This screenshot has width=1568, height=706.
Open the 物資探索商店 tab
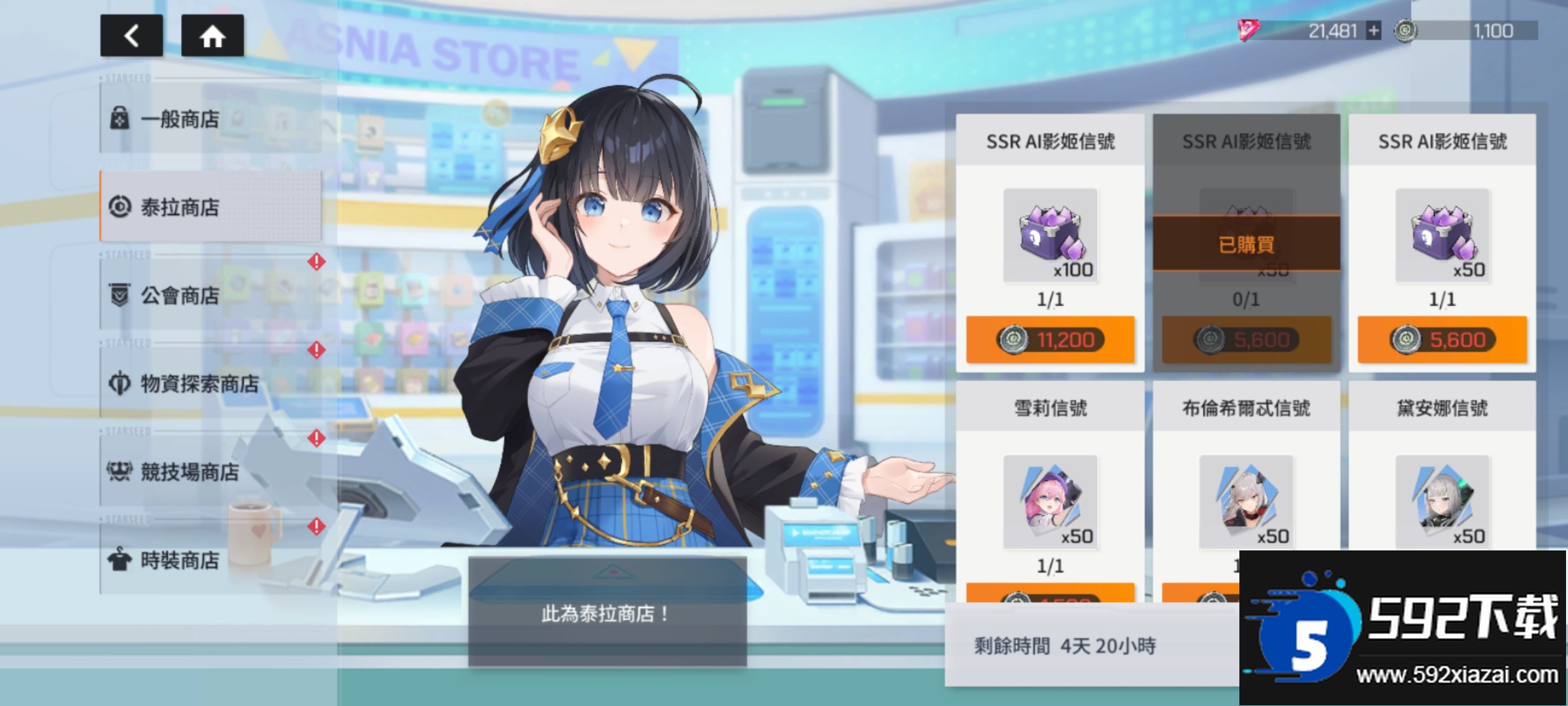coord(210,384)
